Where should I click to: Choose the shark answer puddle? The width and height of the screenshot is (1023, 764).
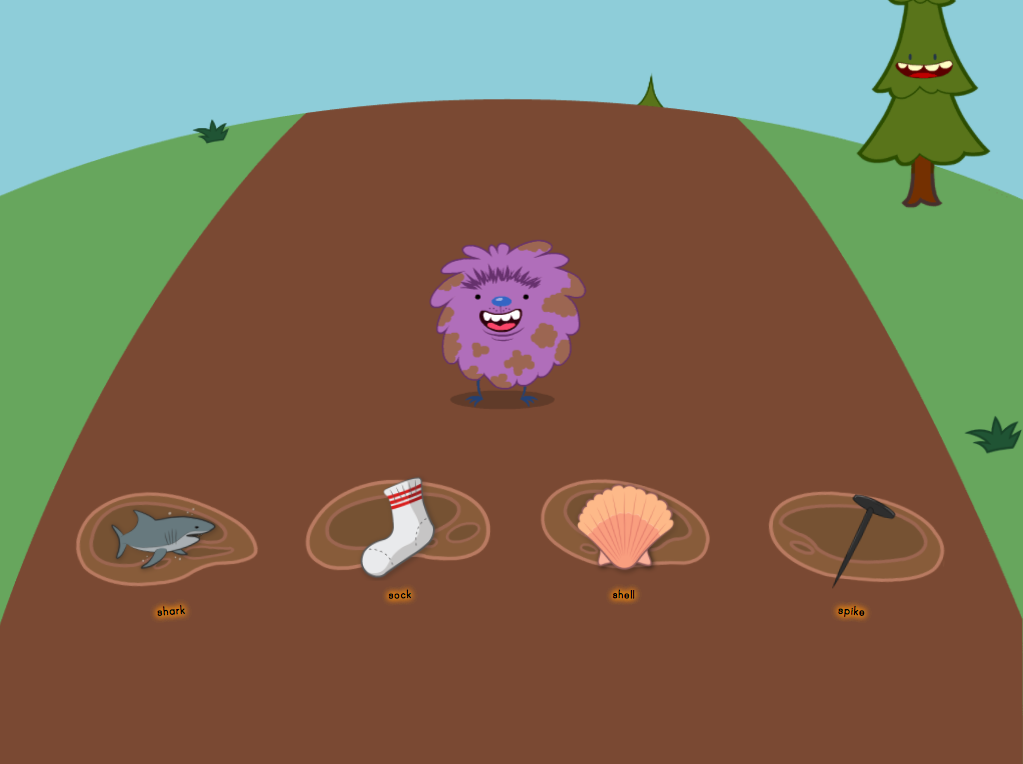(x=166, y=538)
